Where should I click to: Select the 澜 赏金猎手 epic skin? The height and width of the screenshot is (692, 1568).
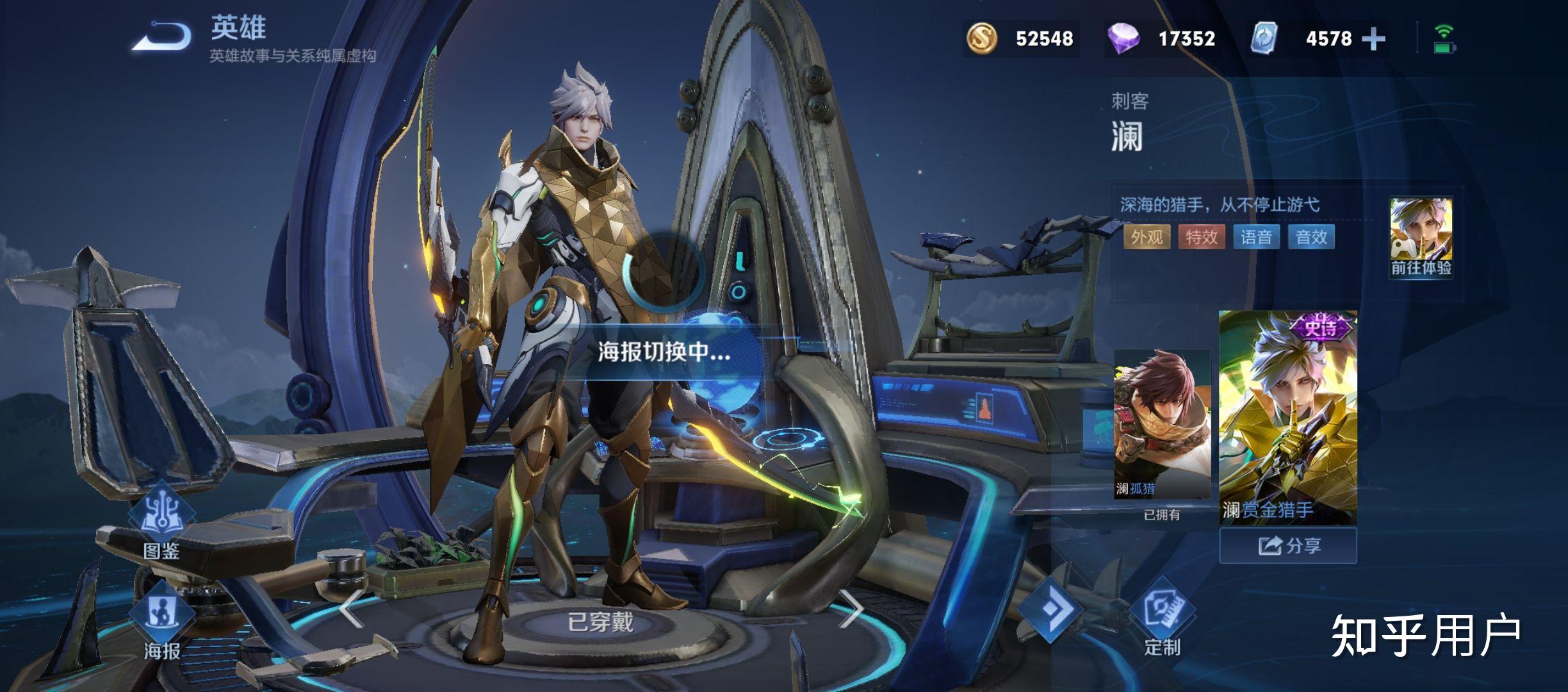coord(1287,418)
